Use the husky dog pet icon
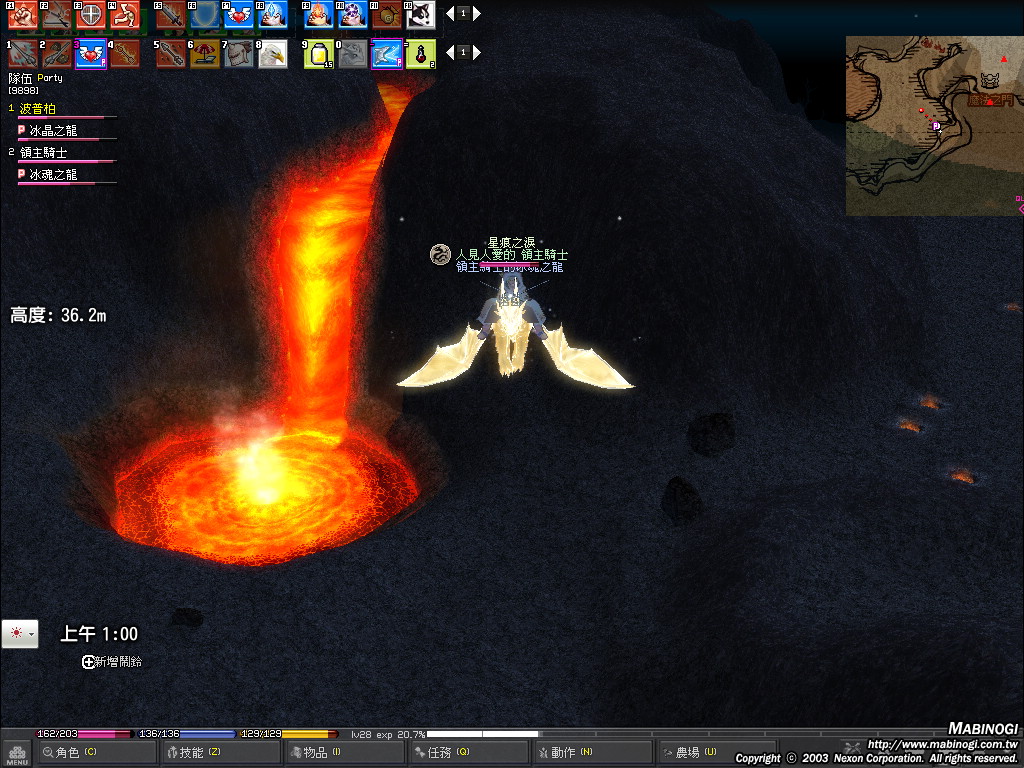Screen dimensions: 1024x768 [421, 14]
